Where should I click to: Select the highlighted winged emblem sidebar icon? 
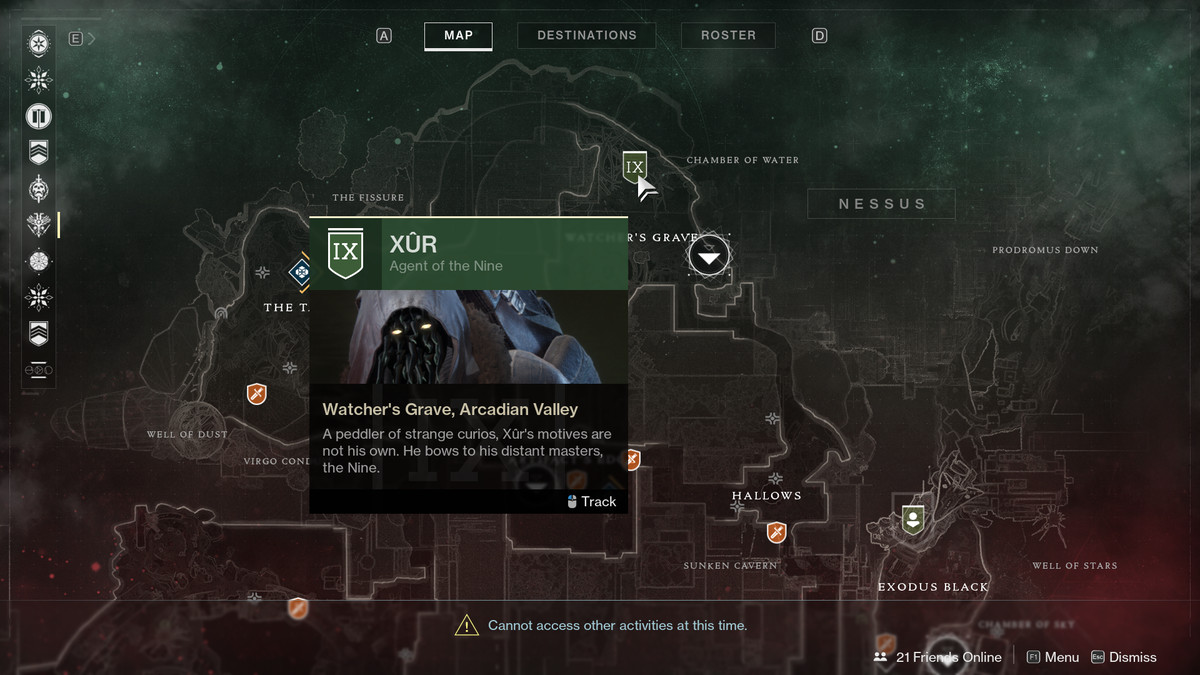pyautogui.click(x=39, y=224)
